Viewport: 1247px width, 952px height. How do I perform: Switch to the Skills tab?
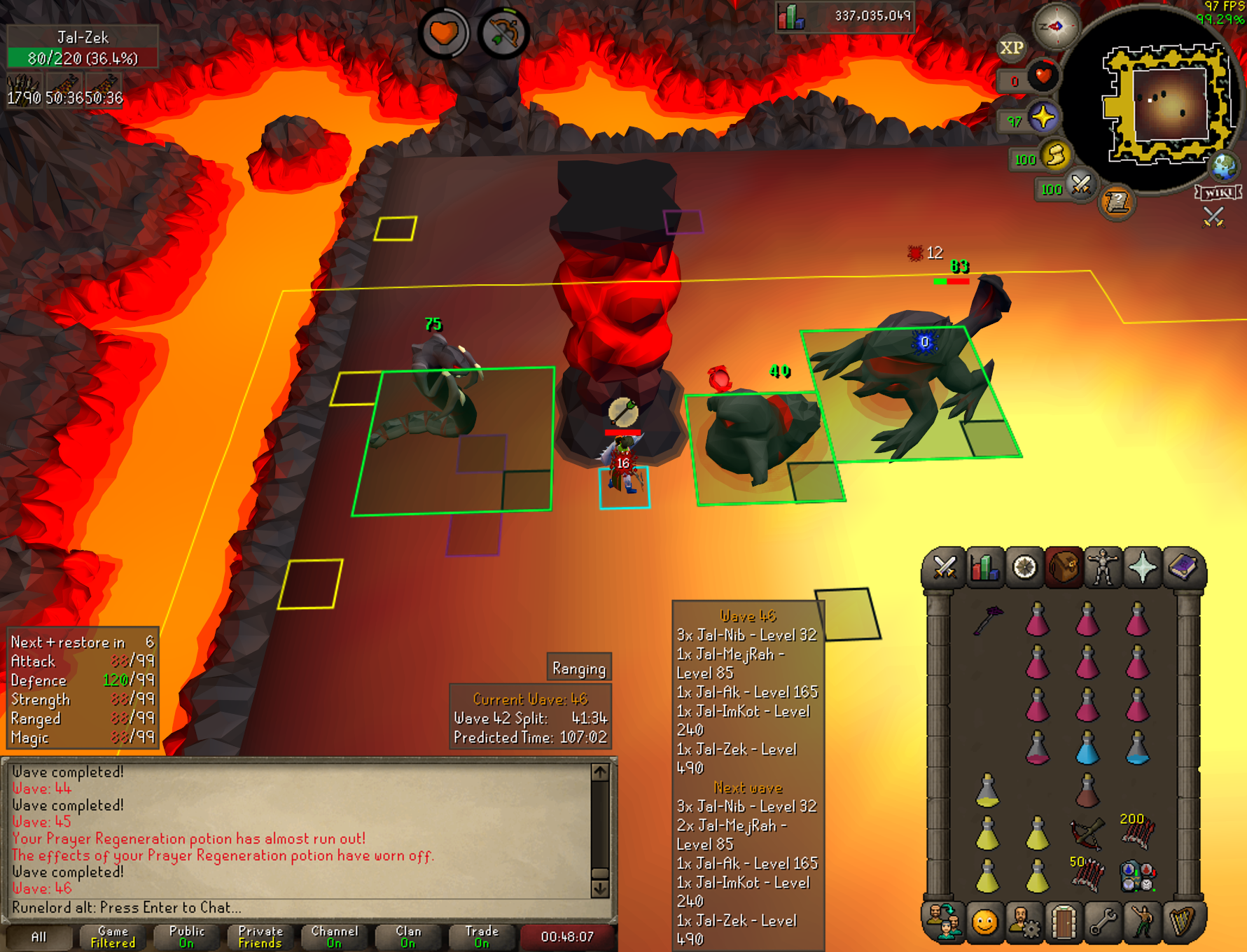point(984,568)
